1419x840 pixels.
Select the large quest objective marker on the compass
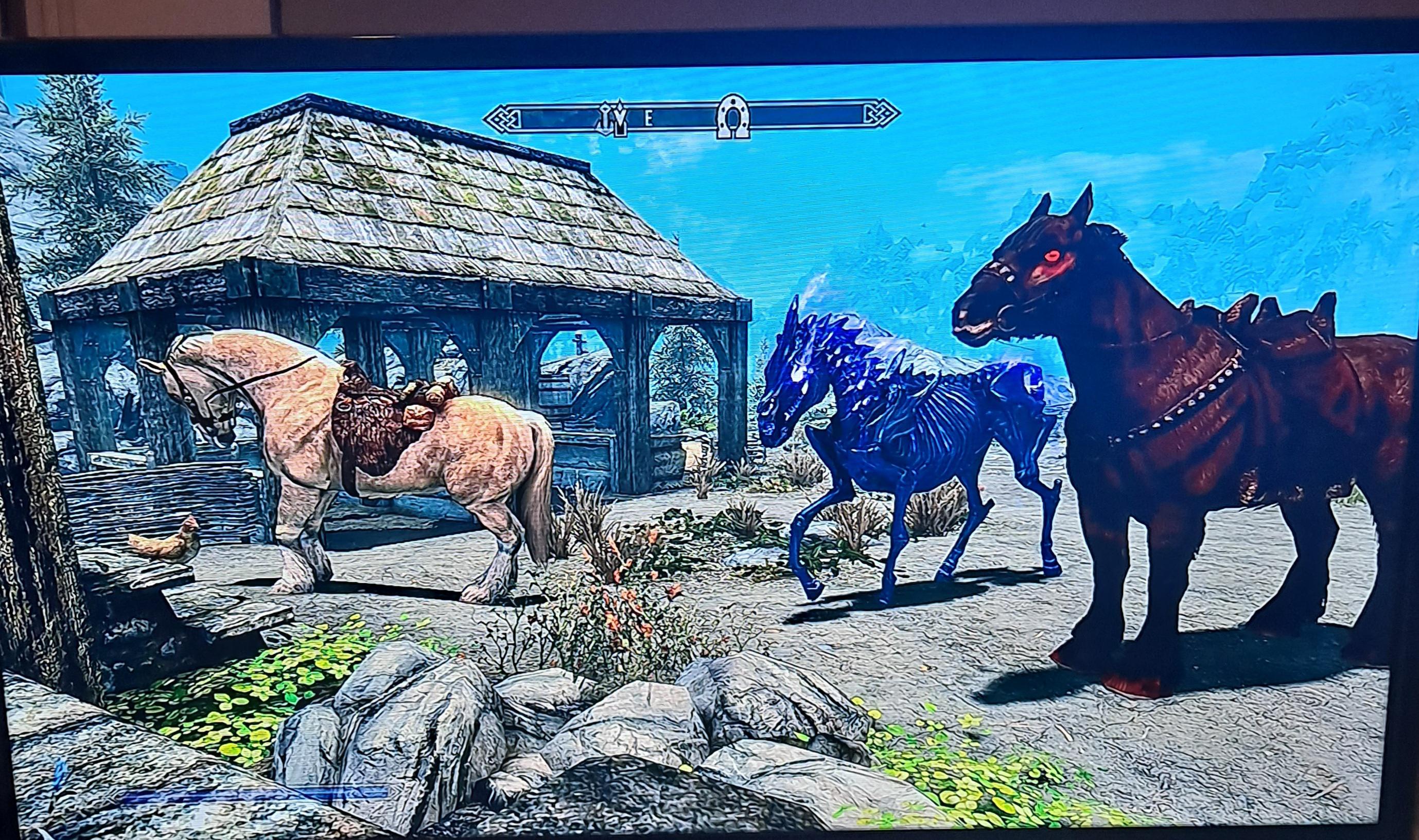(621, 119)
